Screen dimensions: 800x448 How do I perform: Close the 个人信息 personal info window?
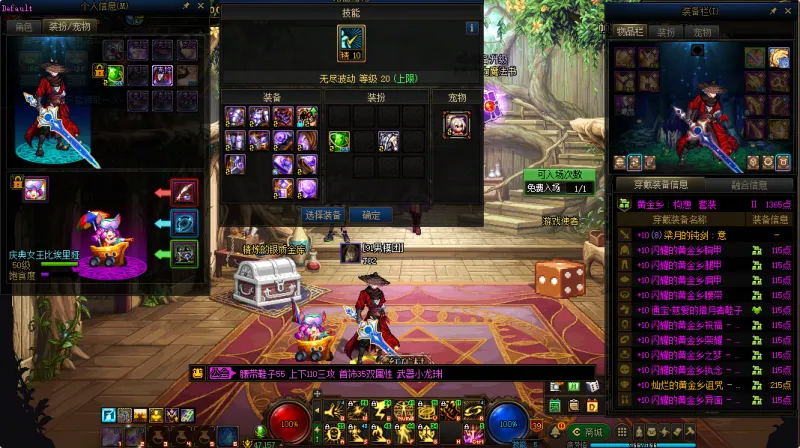(199, 6)
